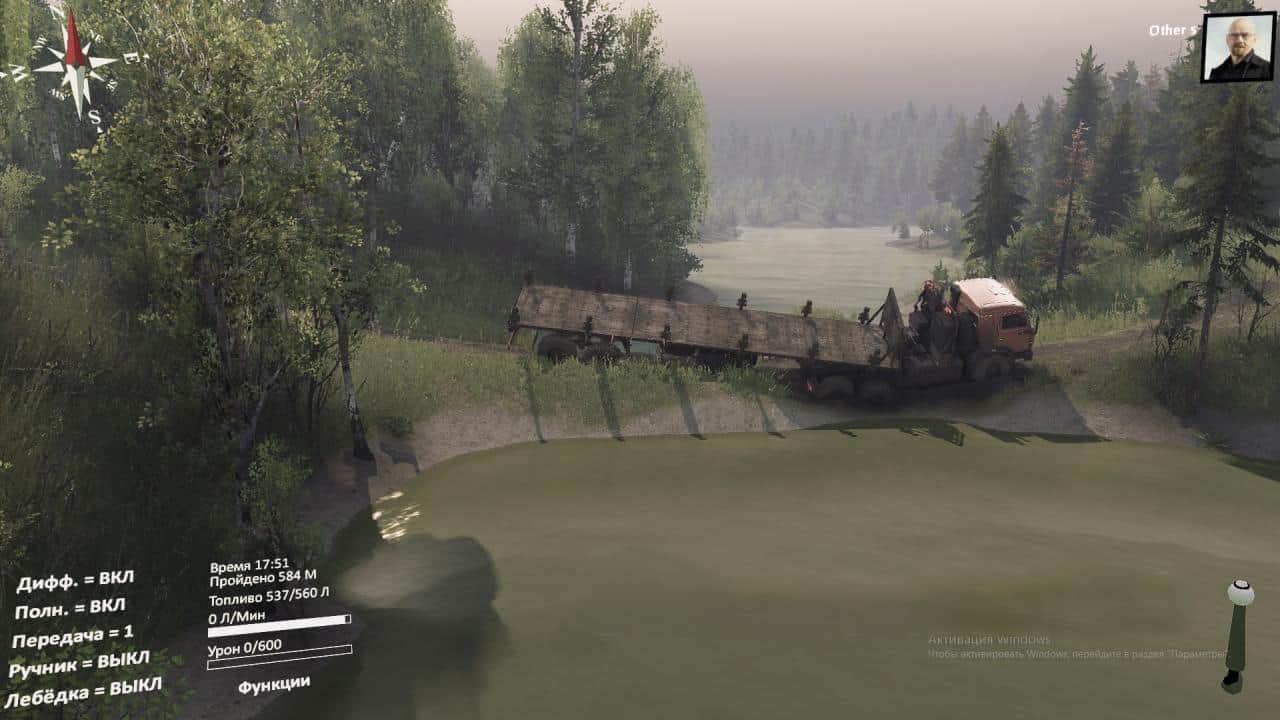The height and width of the screenshot is (720, 1280).
Task: Click the compass rose
Action: [75, 63]
